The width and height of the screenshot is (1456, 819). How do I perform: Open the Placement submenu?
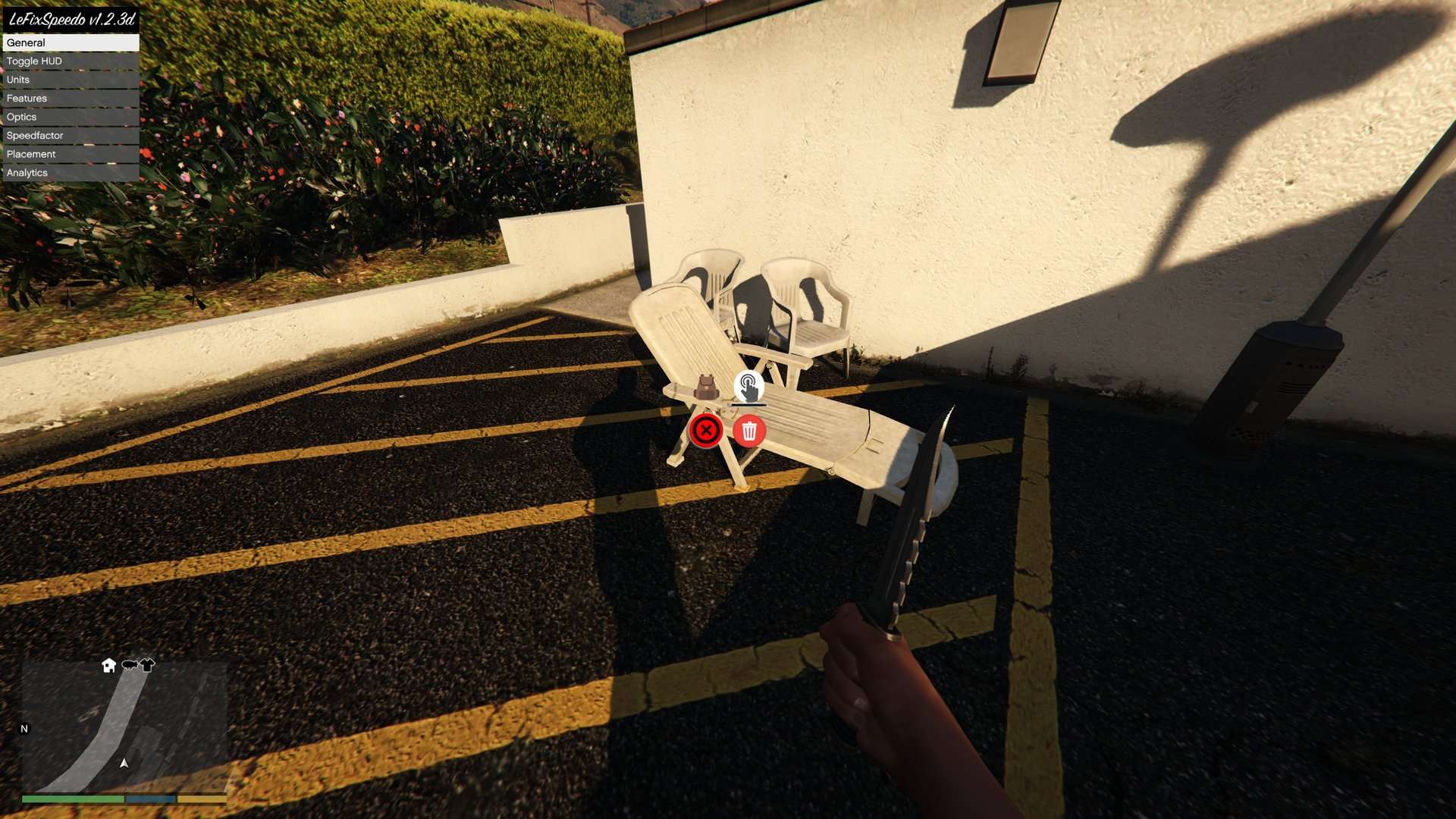(x=70, y=154)
